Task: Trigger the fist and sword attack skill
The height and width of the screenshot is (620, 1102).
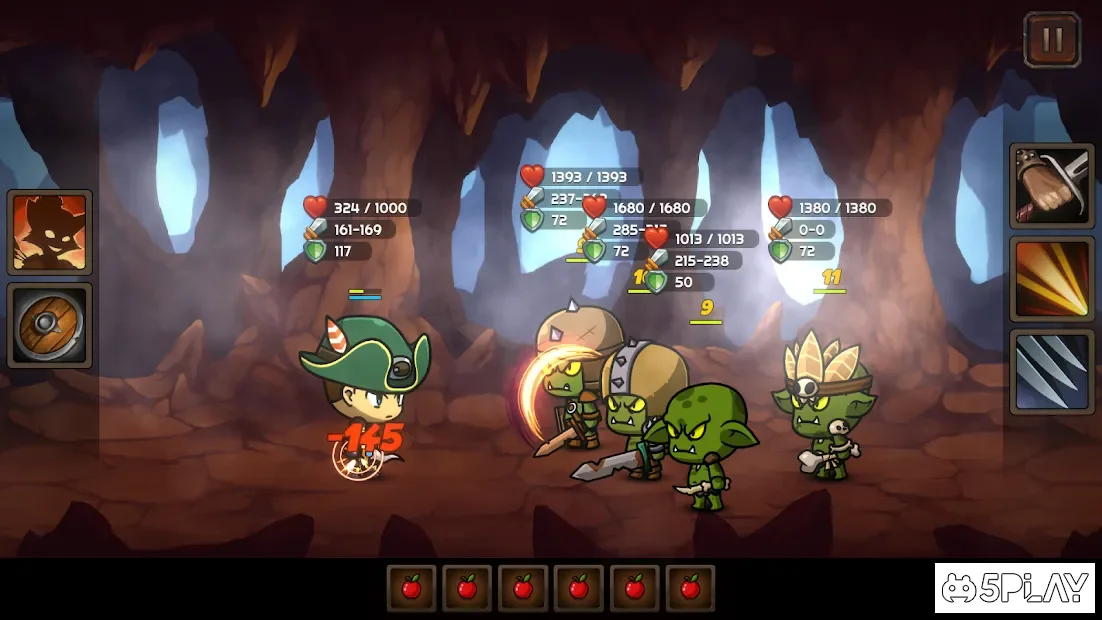Action: pyautogui.click(x=1051, y=185)
